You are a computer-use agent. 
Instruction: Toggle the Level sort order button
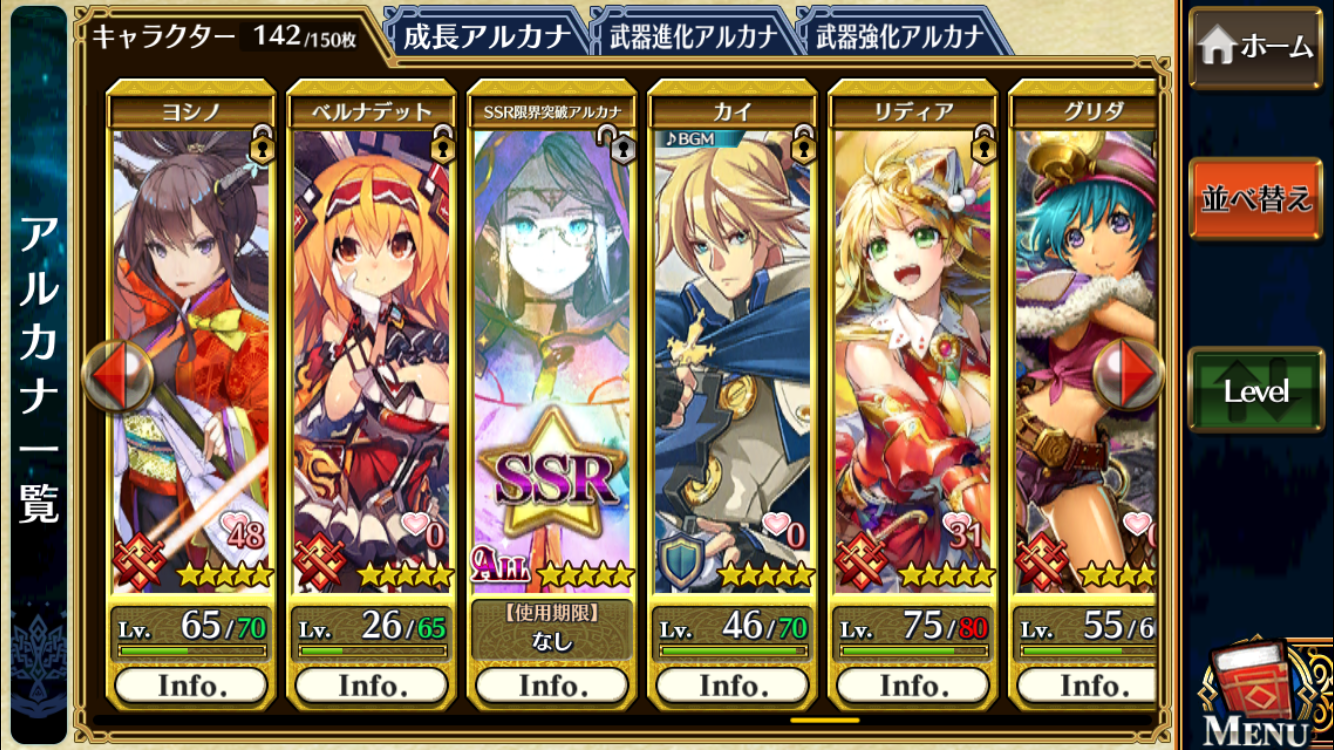(x=1255, y=390)
